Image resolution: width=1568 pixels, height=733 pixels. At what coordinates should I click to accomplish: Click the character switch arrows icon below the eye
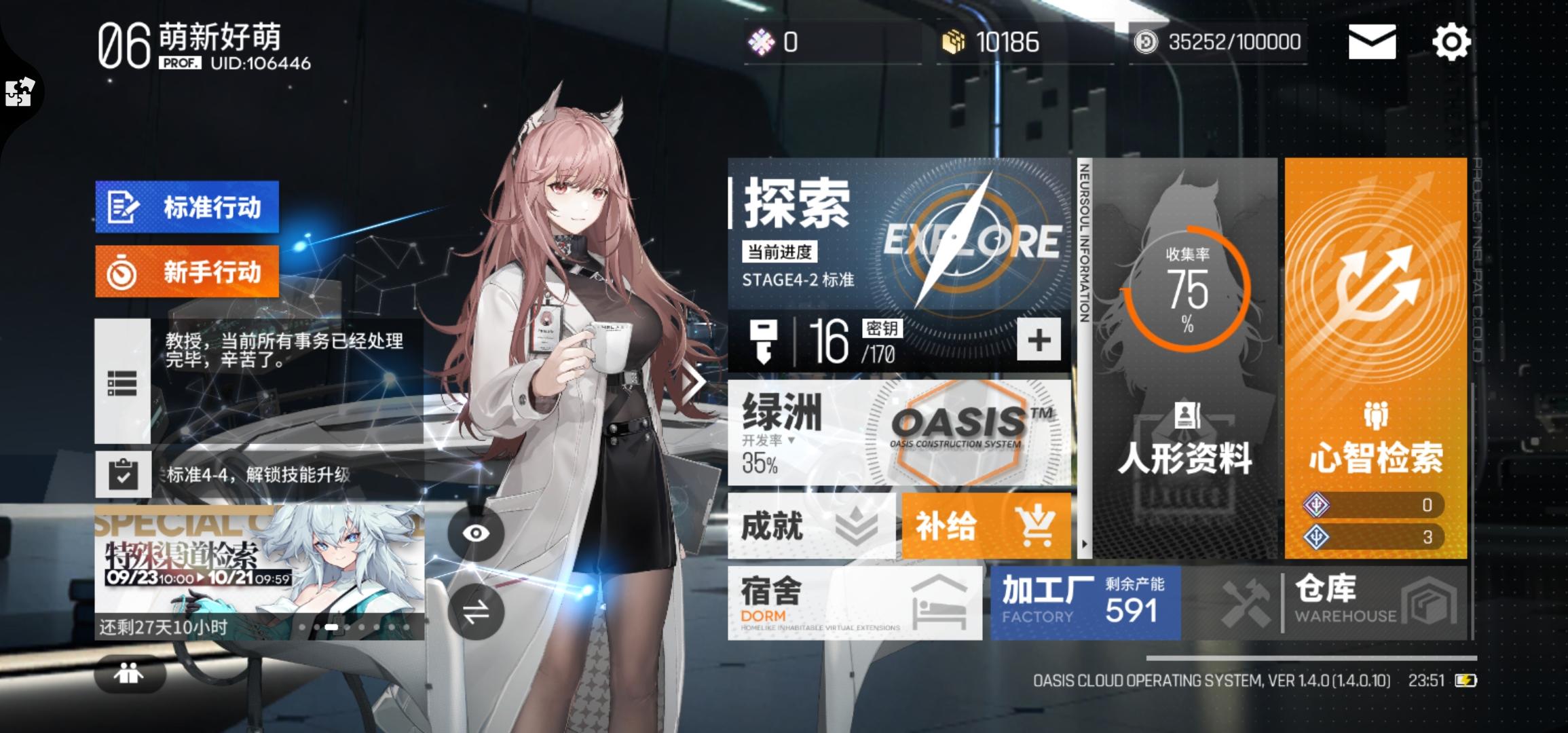(x=477, y=612)
